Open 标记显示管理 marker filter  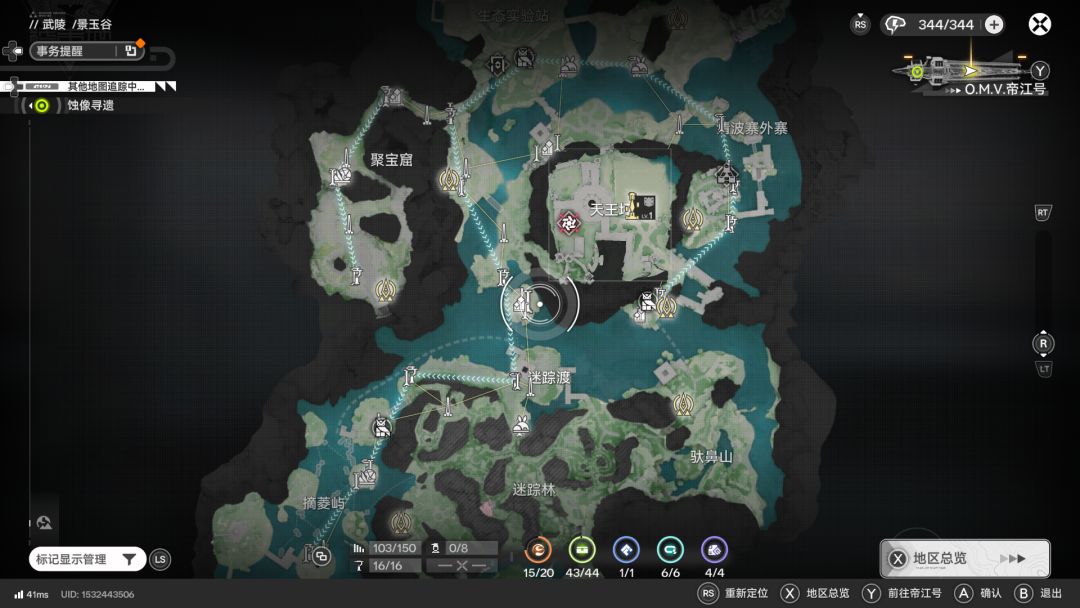click(x=86, y=559)
